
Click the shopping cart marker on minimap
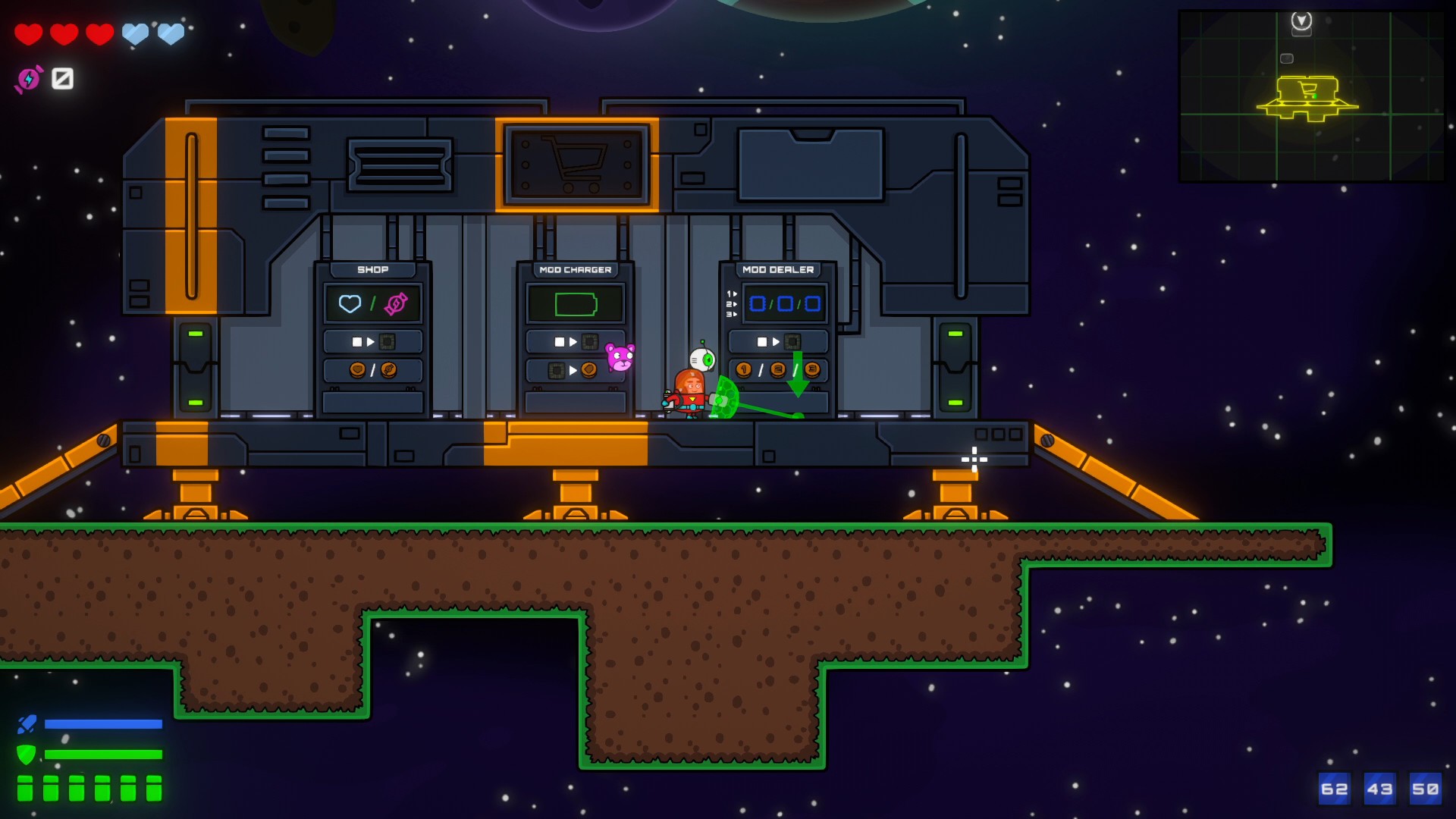[x=1307, y=90]
